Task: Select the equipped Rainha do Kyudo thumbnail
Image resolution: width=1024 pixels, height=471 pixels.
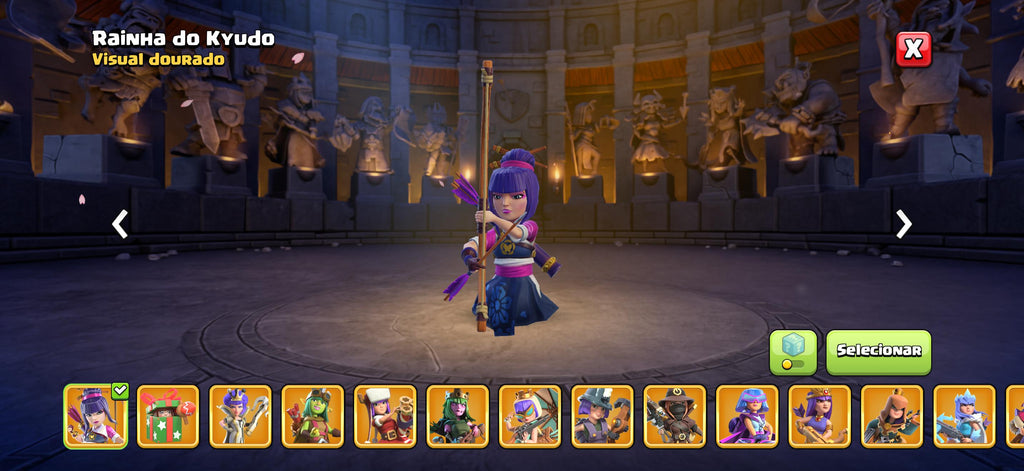Action: [x=95, y=416]
